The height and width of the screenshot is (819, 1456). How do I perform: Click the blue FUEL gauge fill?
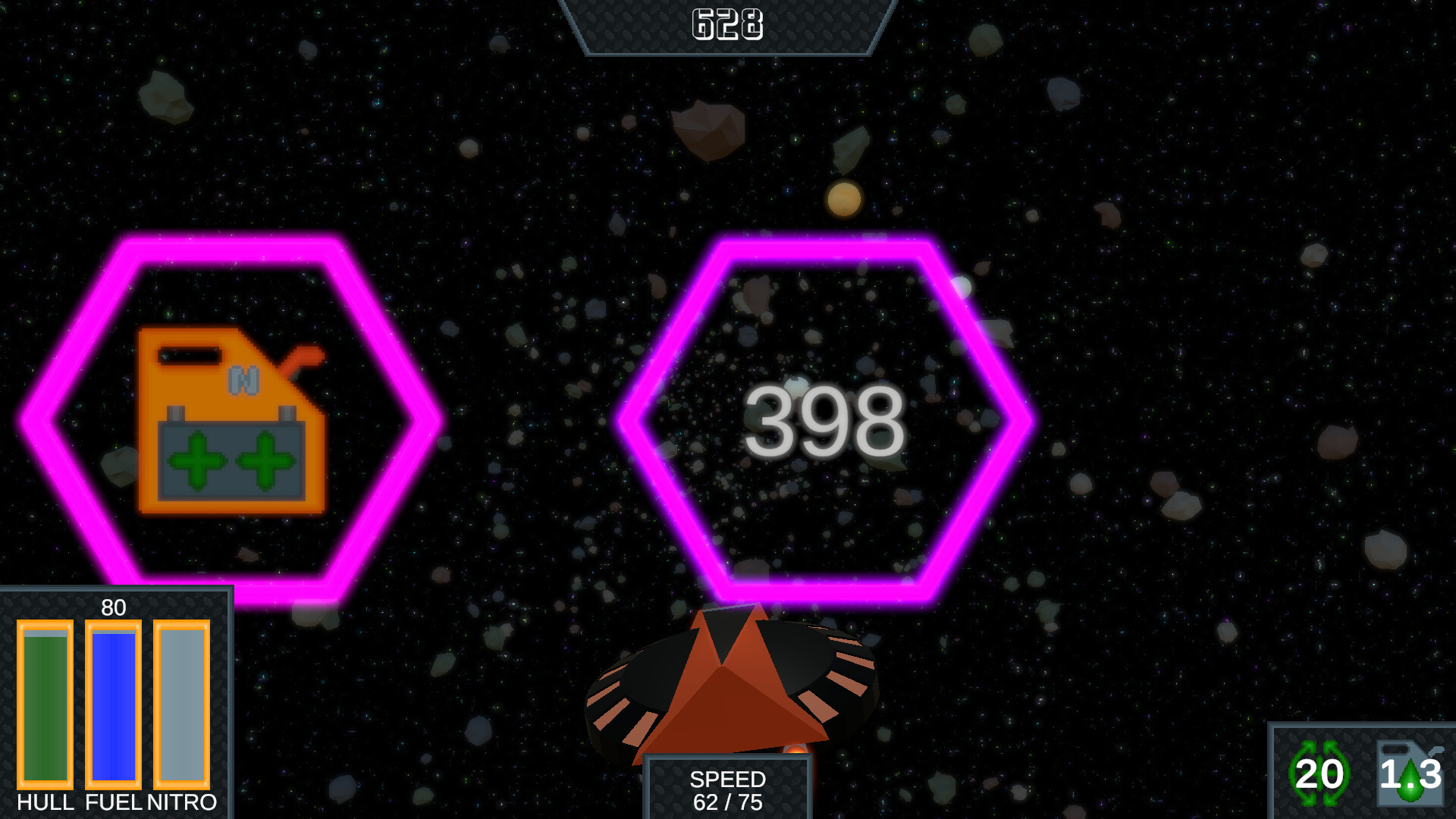tap(112, 705)
